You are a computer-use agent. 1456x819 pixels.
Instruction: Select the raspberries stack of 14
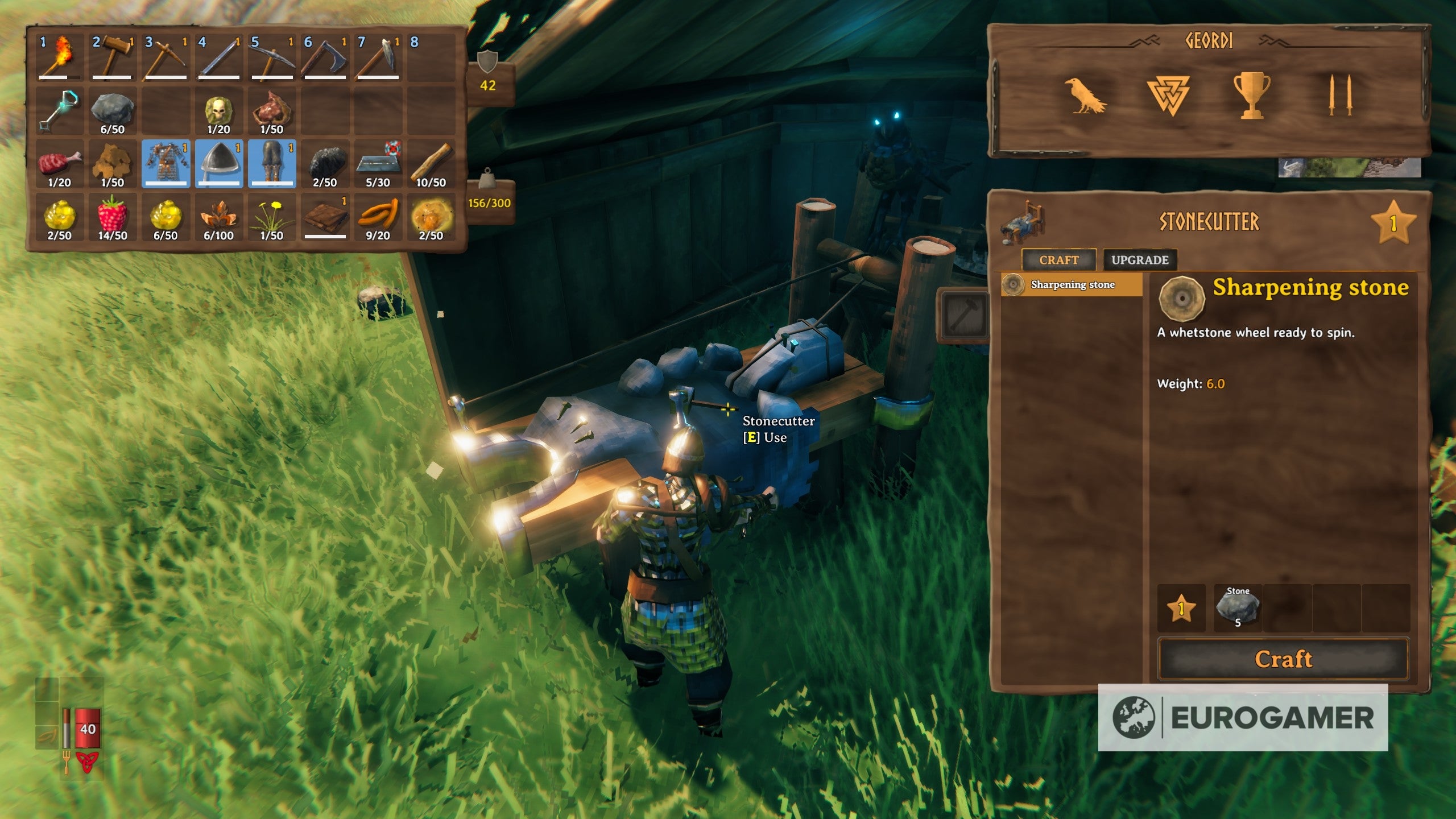pyautogui.click(x=112, y=217)
